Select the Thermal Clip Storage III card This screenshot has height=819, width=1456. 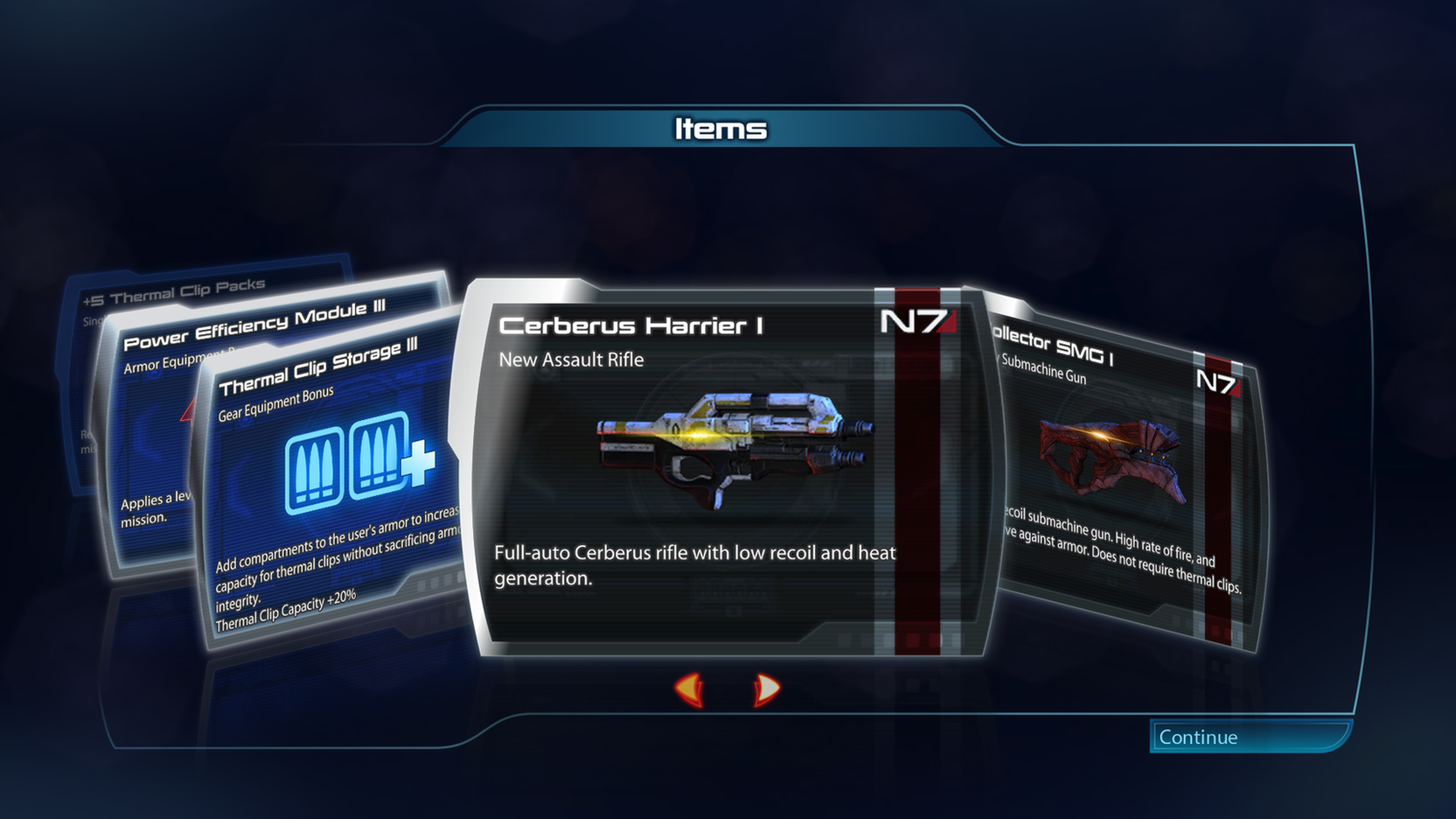pyautogui.click(x=332, y=490)
